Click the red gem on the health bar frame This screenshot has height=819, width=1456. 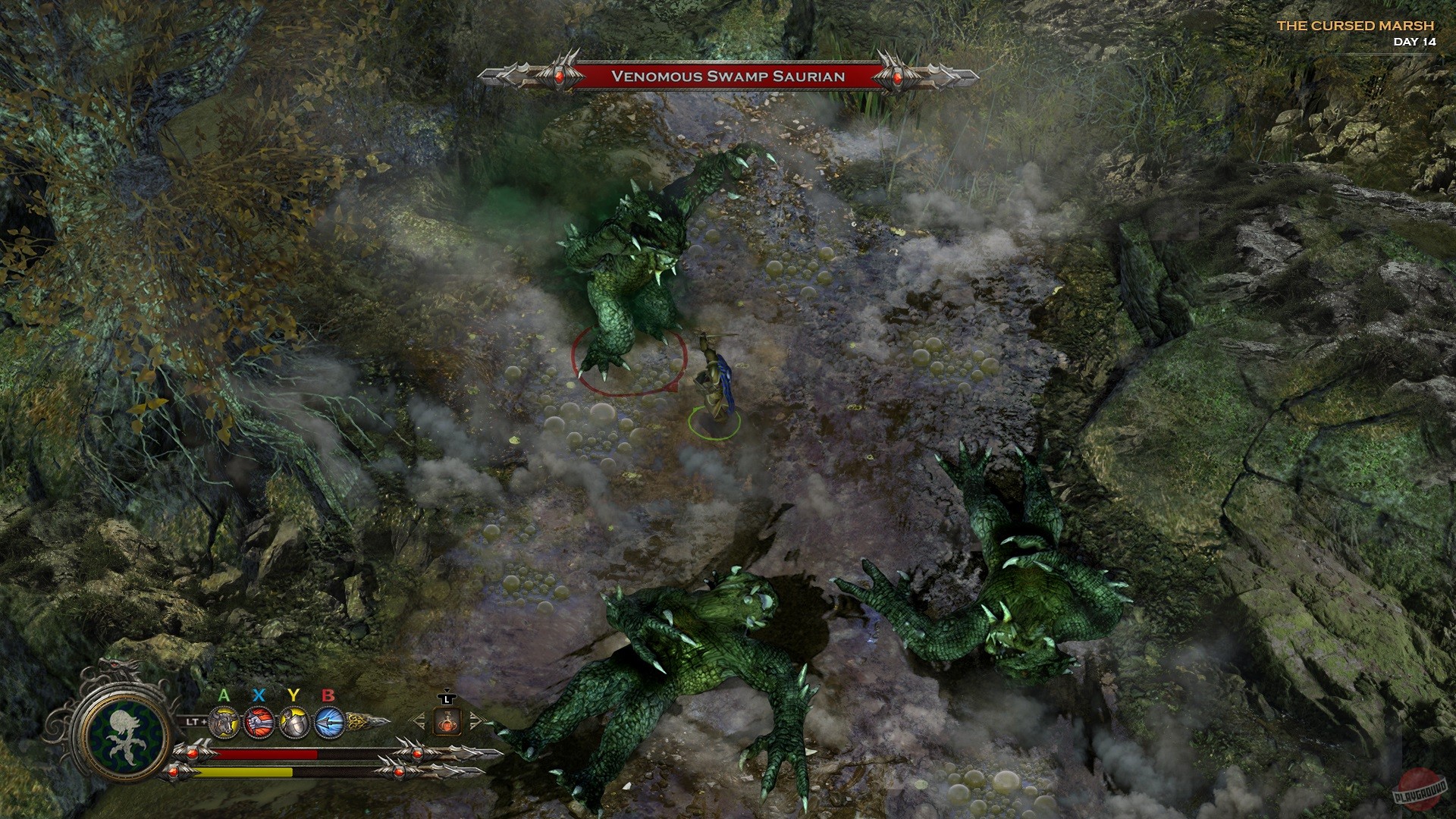click(192, 755)
